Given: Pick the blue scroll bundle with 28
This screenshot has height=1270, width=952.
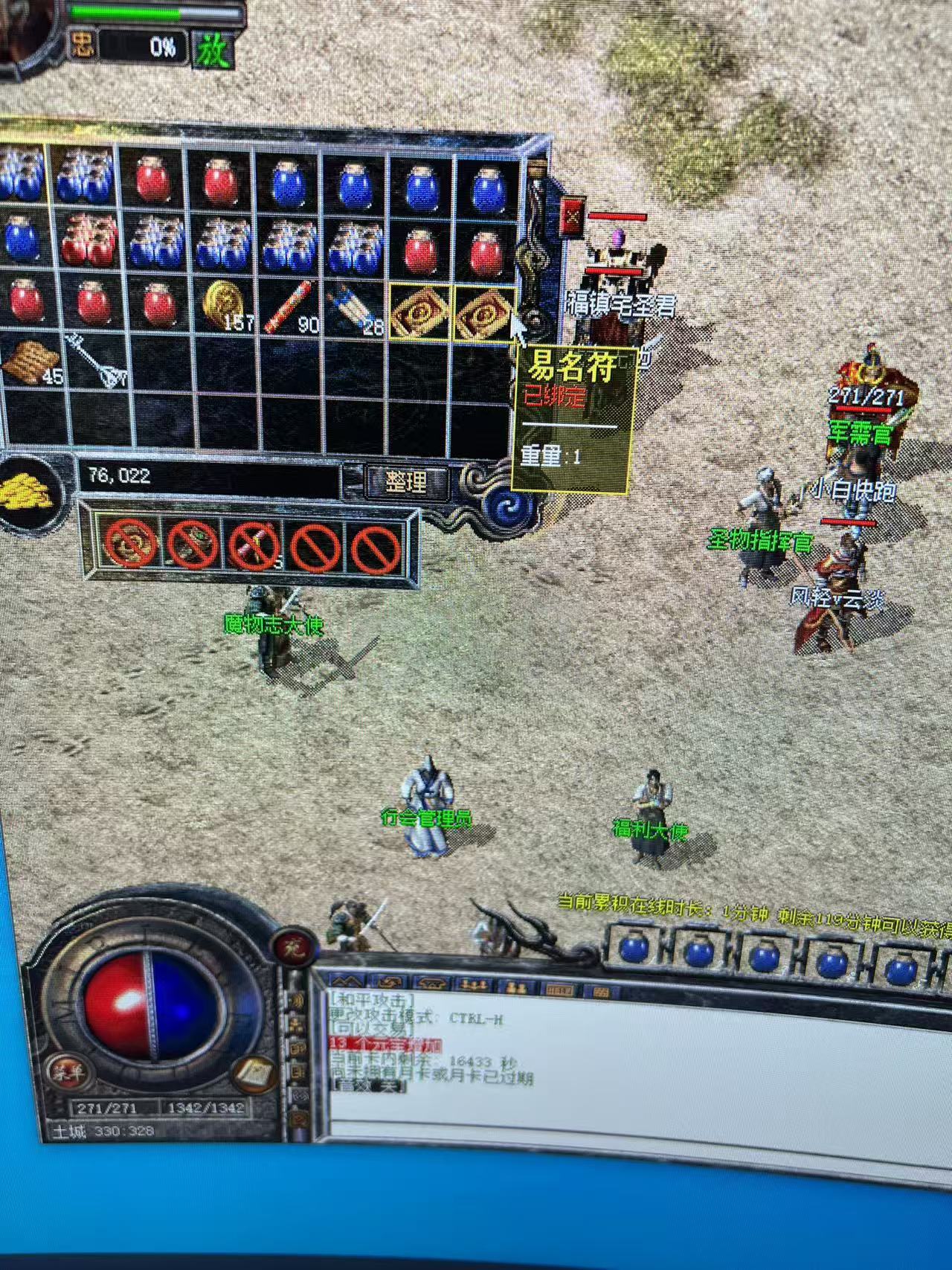Looking at the screenshot, I should (354, 307).
